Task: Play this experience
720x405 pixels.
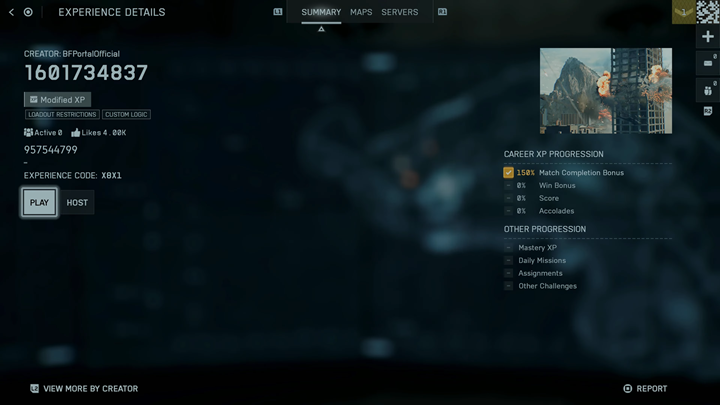Action: (x=39, y=202)
